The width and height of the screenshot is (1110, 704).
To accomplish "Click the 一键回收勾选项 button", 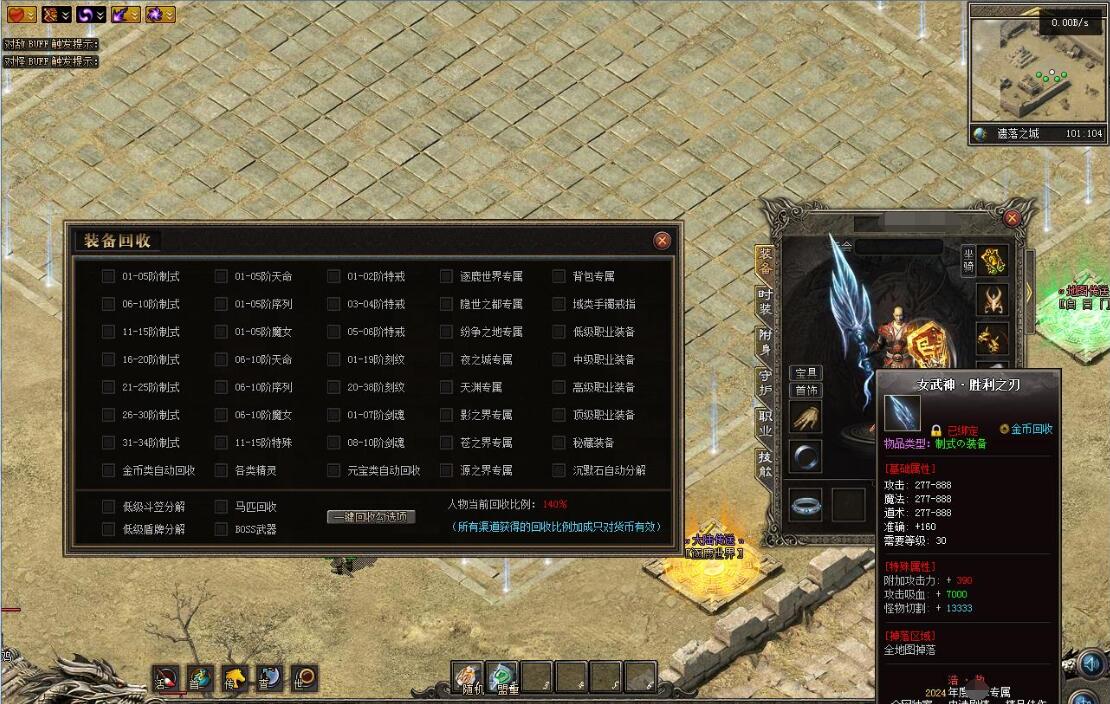I will click(x=371, y=517).
